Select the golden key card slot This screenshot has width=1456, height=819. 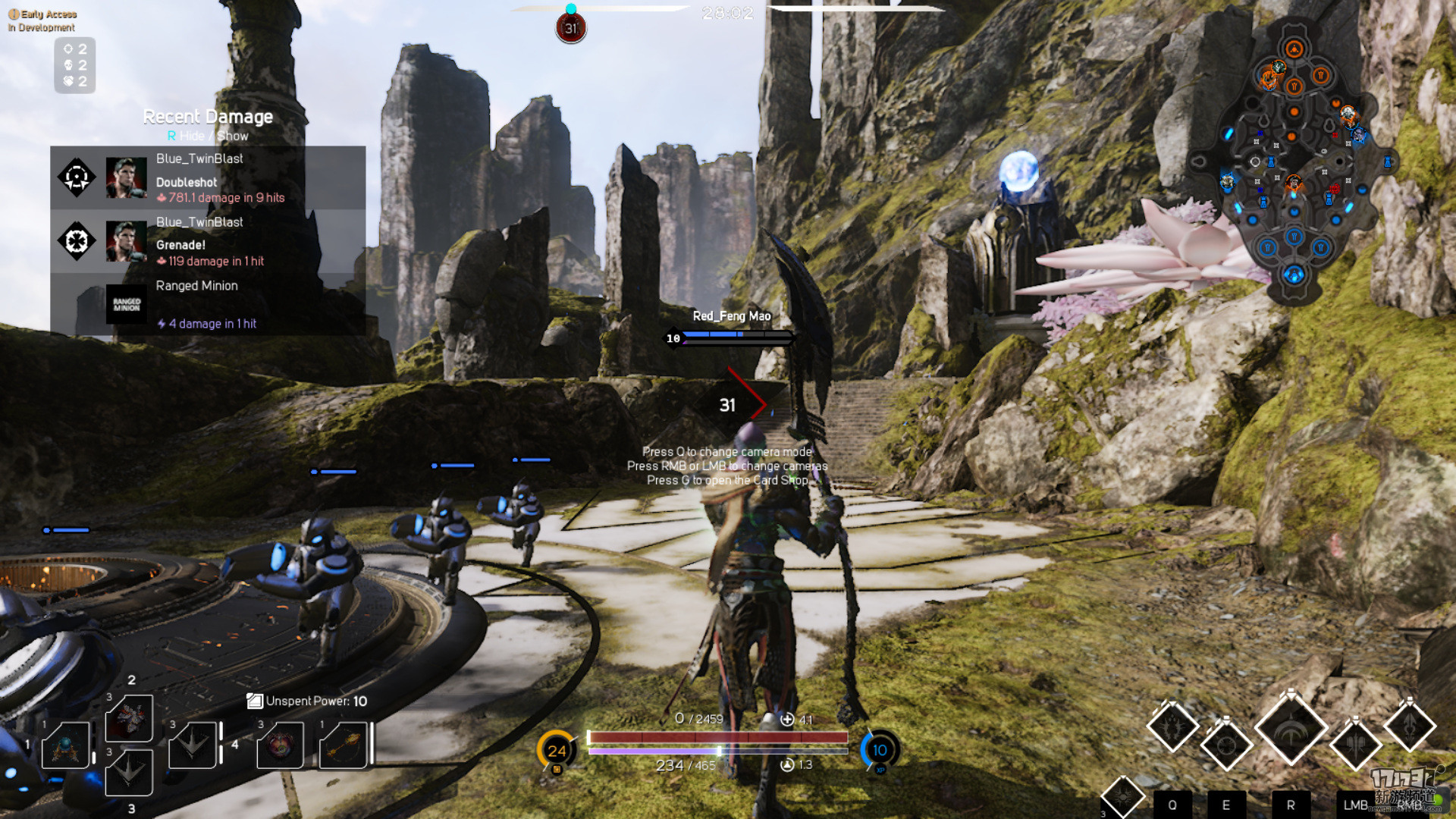[x=344, y=745]
